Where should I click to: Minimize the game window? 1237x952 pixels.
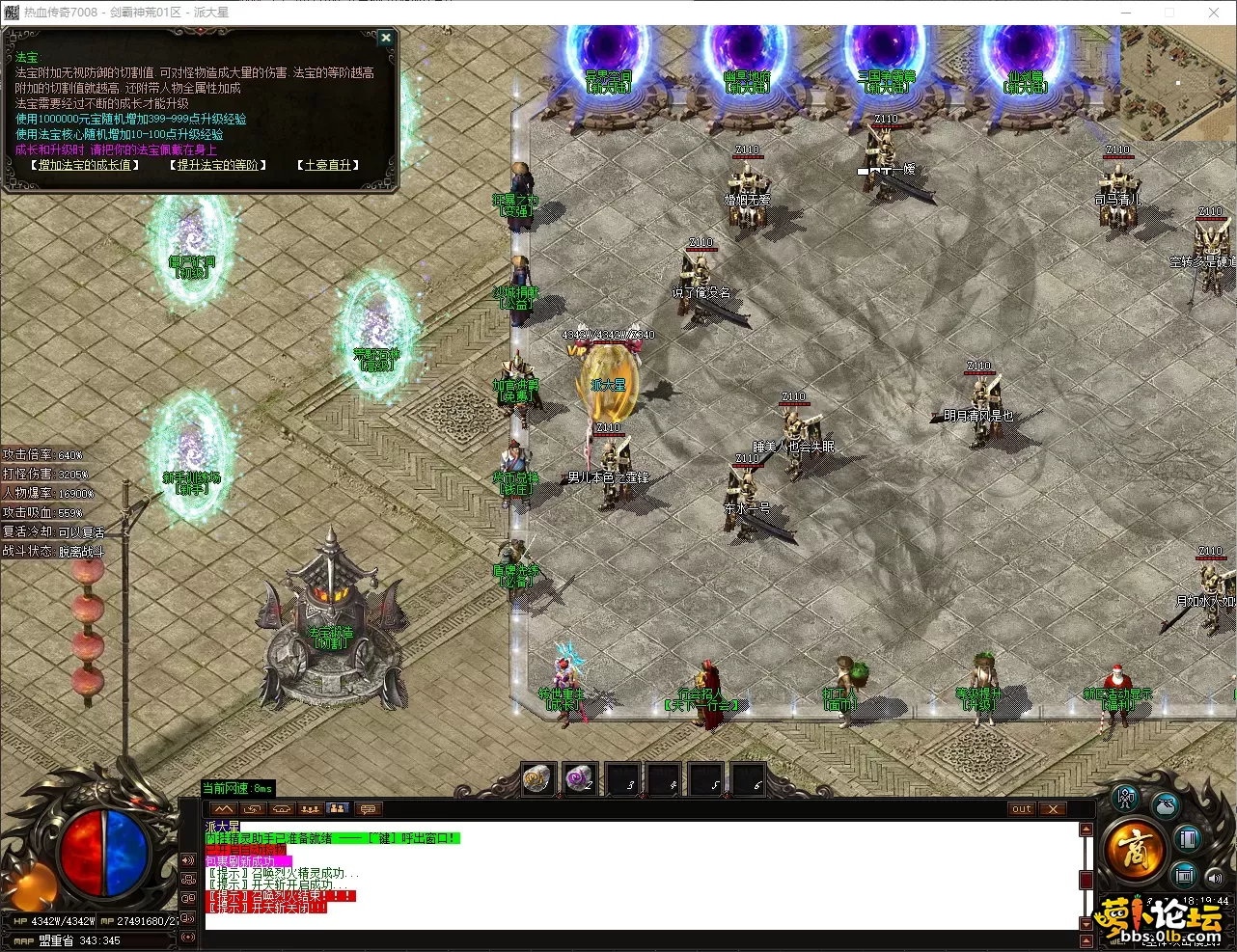tap(1125, 13)
